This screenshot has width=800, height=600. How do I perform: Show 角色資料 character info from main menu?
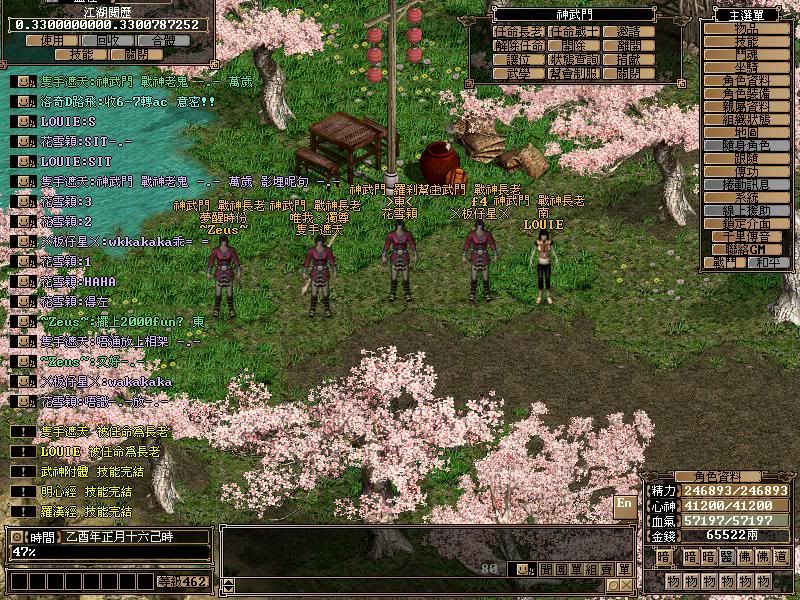click(746, 80)
